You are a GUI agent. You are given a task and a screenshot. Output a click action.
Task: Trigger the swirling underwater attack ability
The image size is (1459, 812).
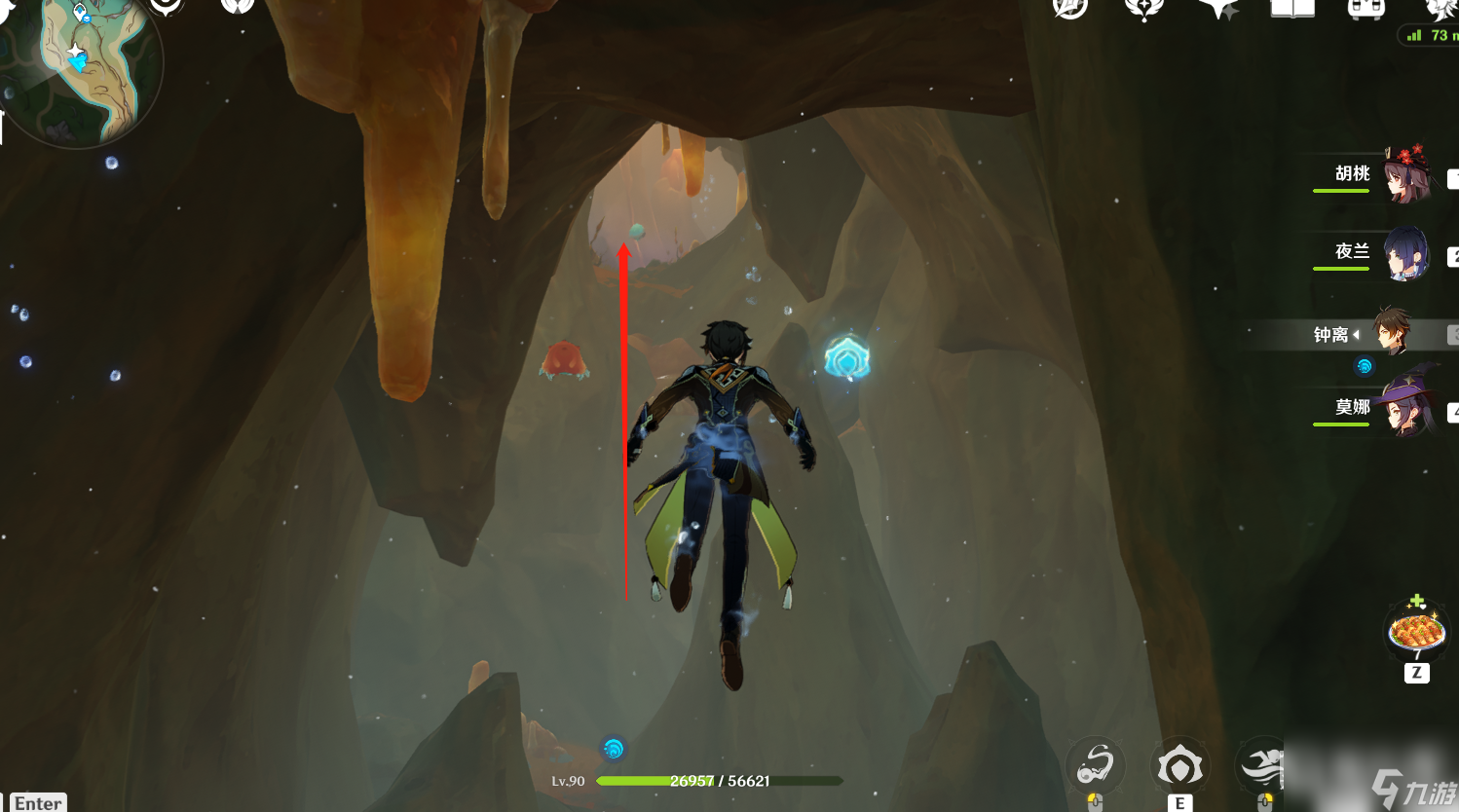1096,766
